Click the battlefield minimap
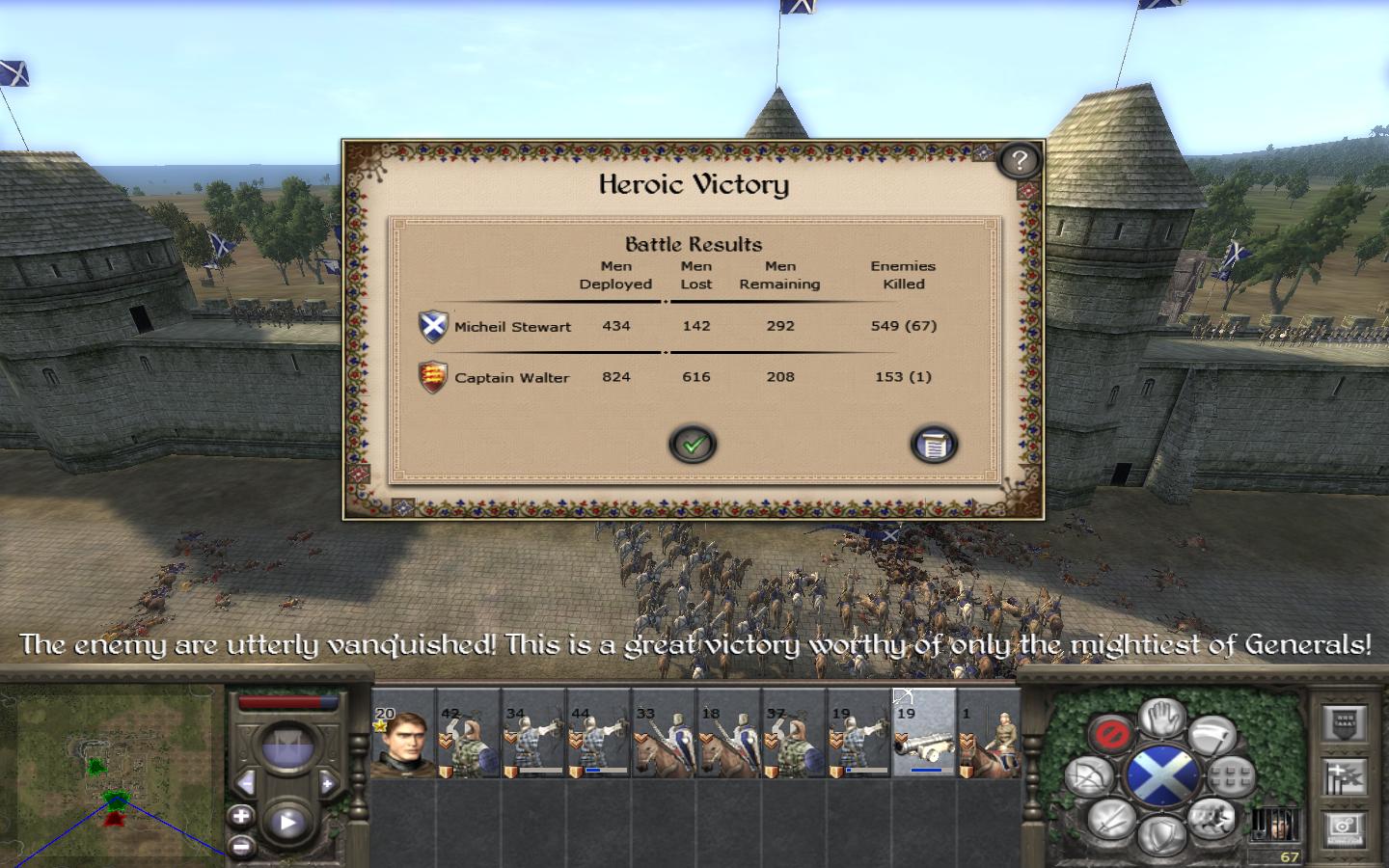Screen dimensions: 1389x868 (111, 772)
